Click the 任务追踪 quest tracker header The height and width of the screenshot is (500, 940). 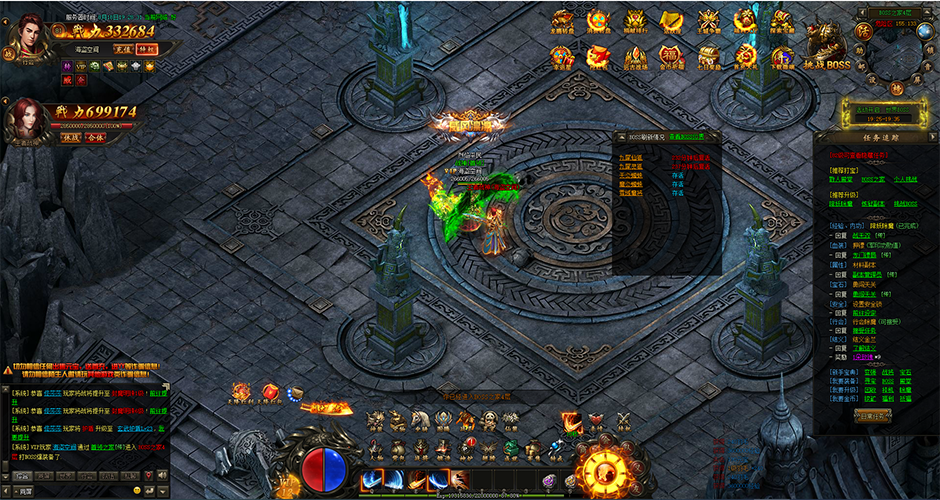[876, 138]
